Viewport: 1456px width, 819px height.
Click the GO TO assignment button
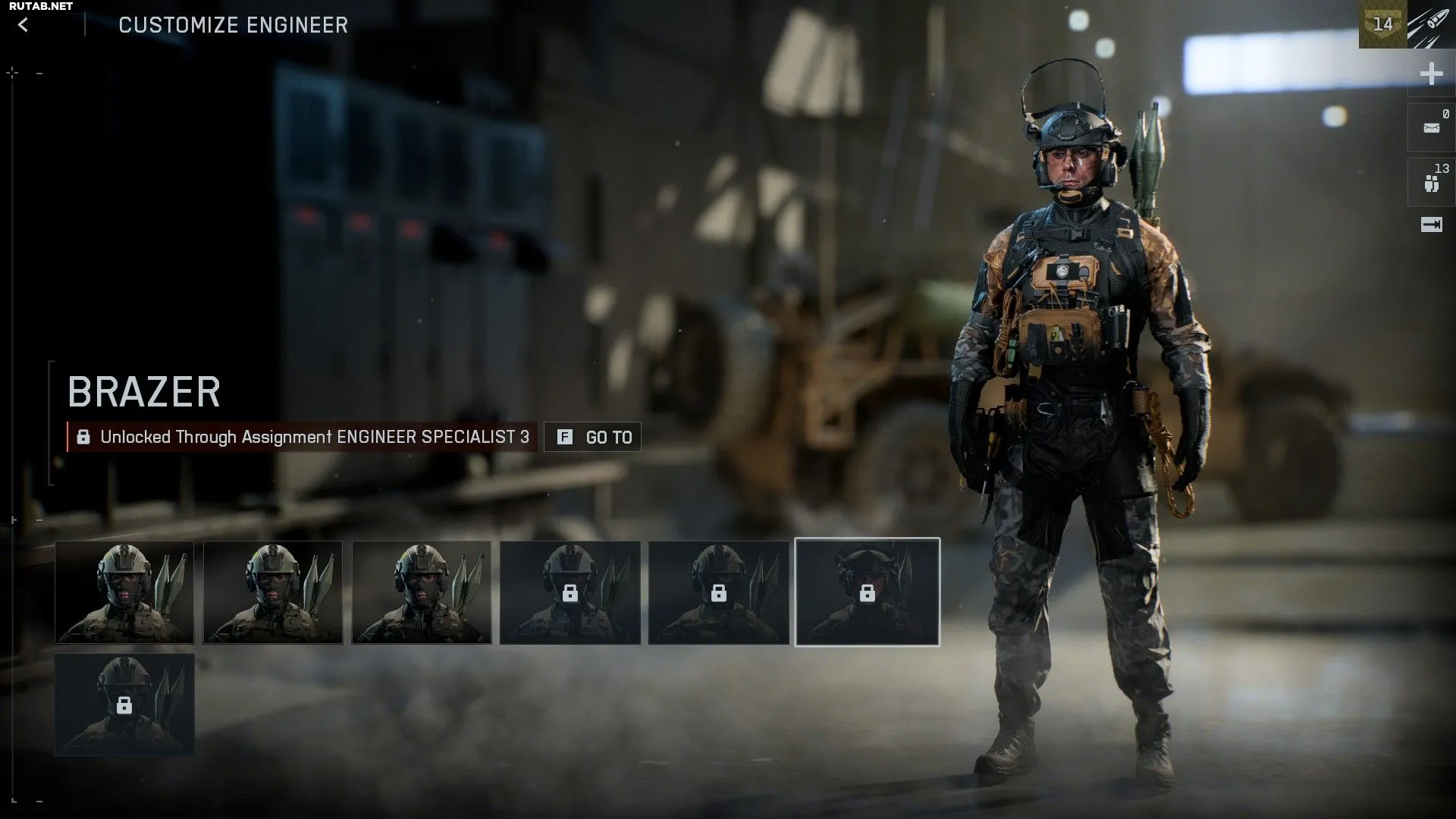[592, 437]
